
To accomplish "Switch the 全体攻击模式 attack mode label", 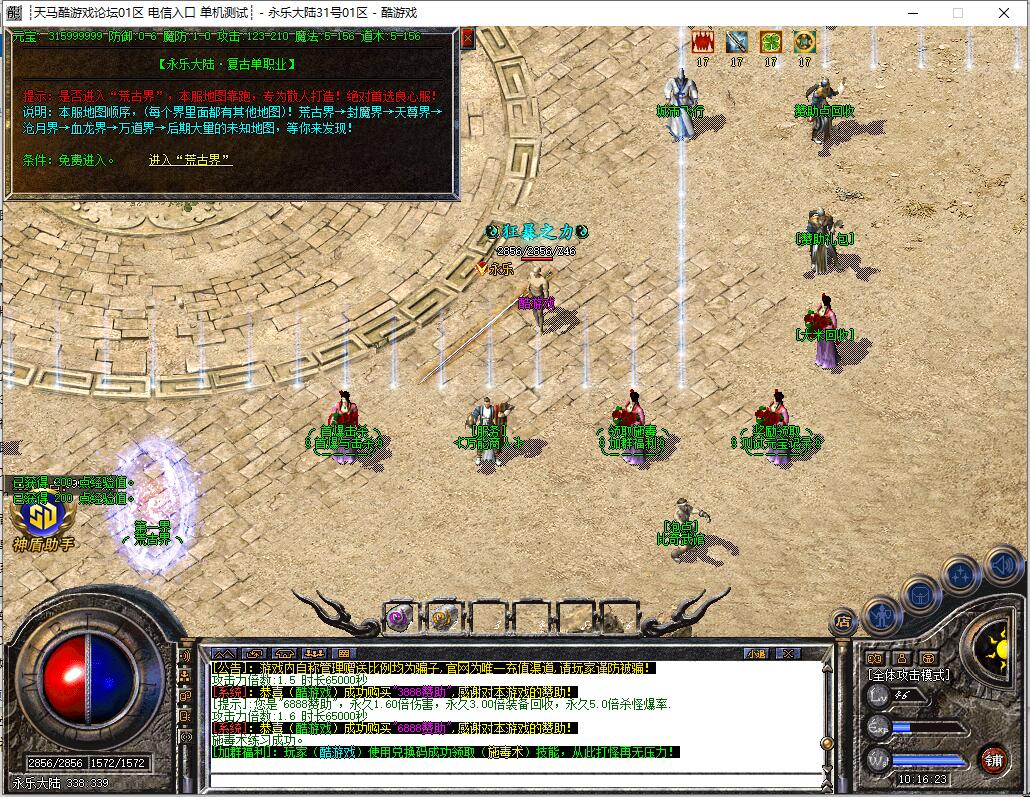I will tap(909, 675).
